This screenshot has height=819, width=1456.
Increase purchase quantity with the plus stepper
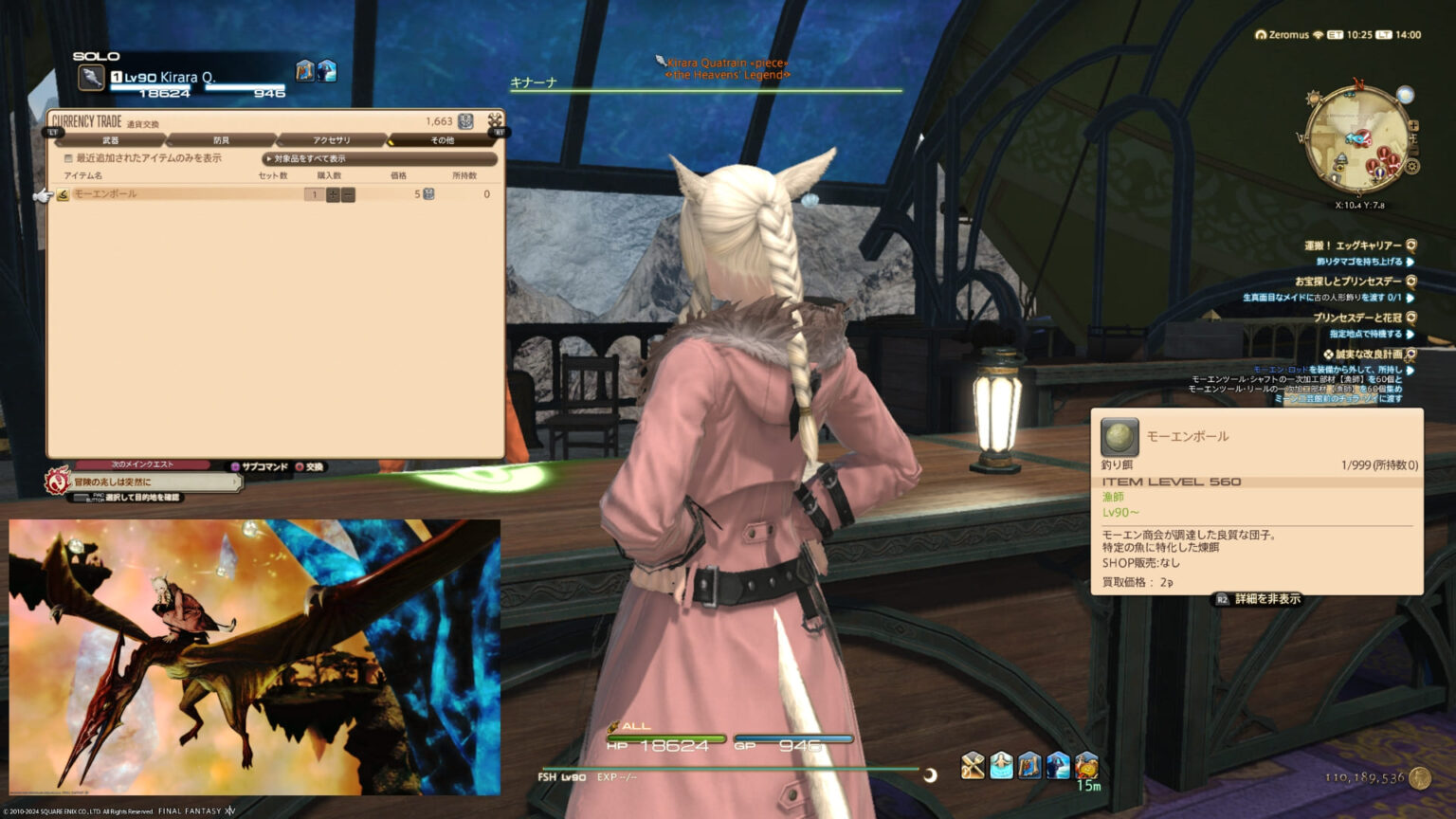[x=333, y=193]
